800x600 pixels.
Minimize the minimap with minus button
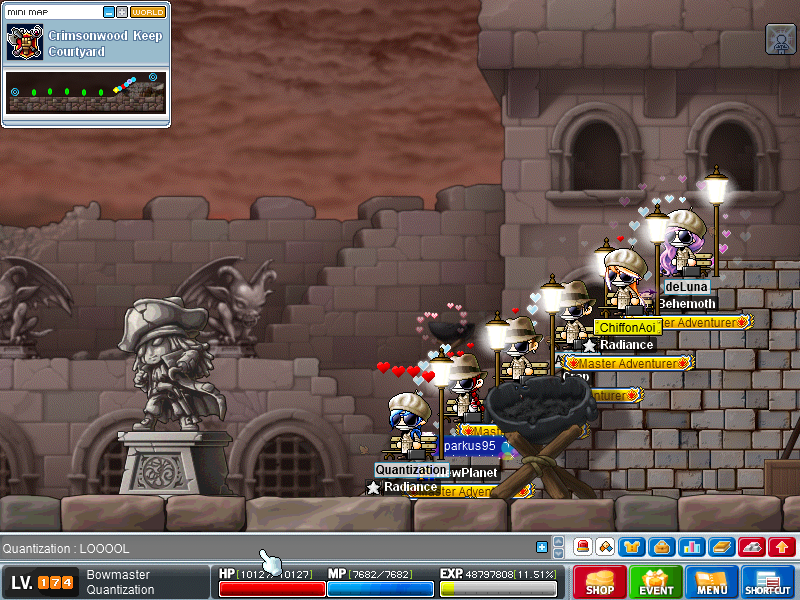(109, 12)
